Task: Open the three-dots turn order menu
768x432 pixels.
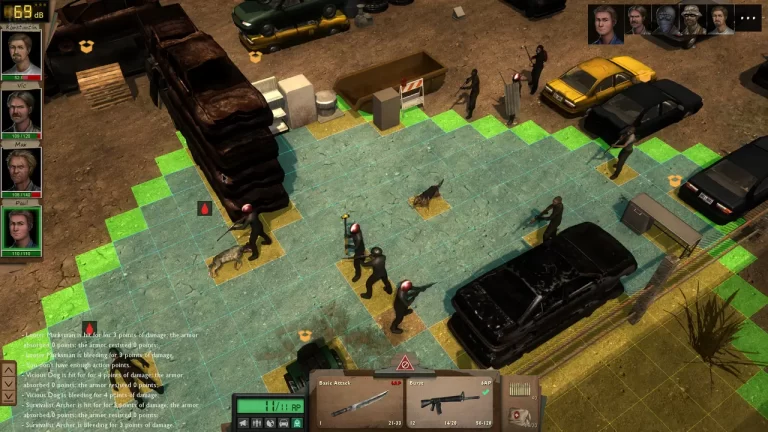Action: pyautogui.click(x=748, y=18)
